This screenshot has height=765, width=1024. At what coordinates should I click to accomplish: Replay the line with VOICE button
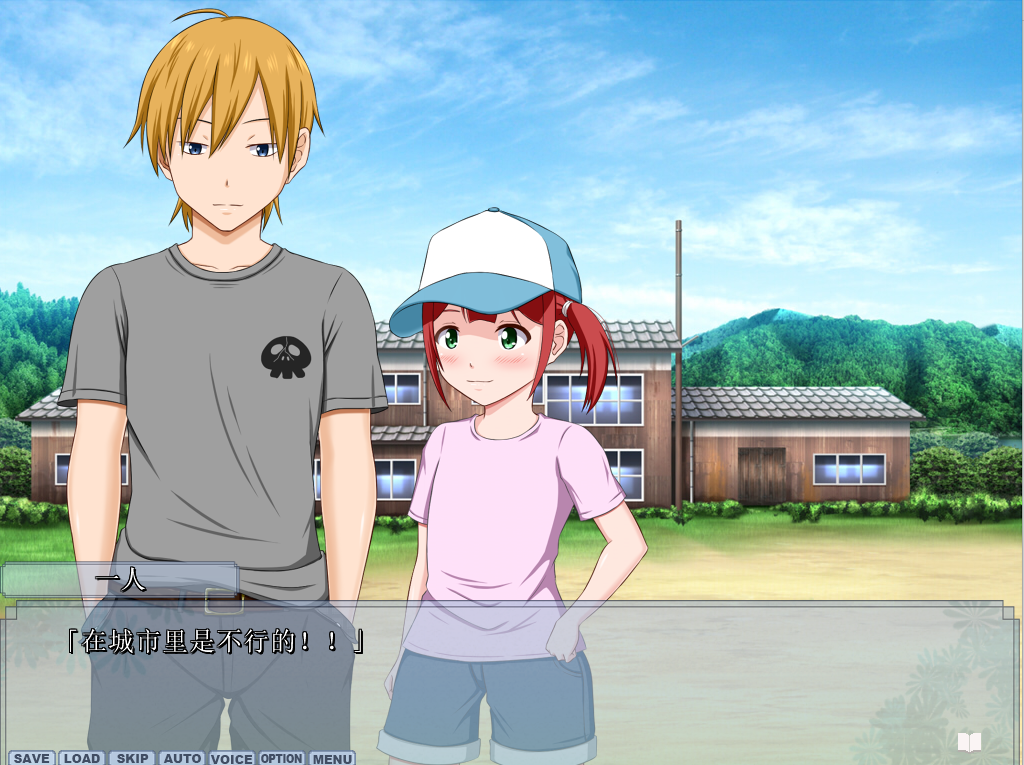(x=231, y=758)
